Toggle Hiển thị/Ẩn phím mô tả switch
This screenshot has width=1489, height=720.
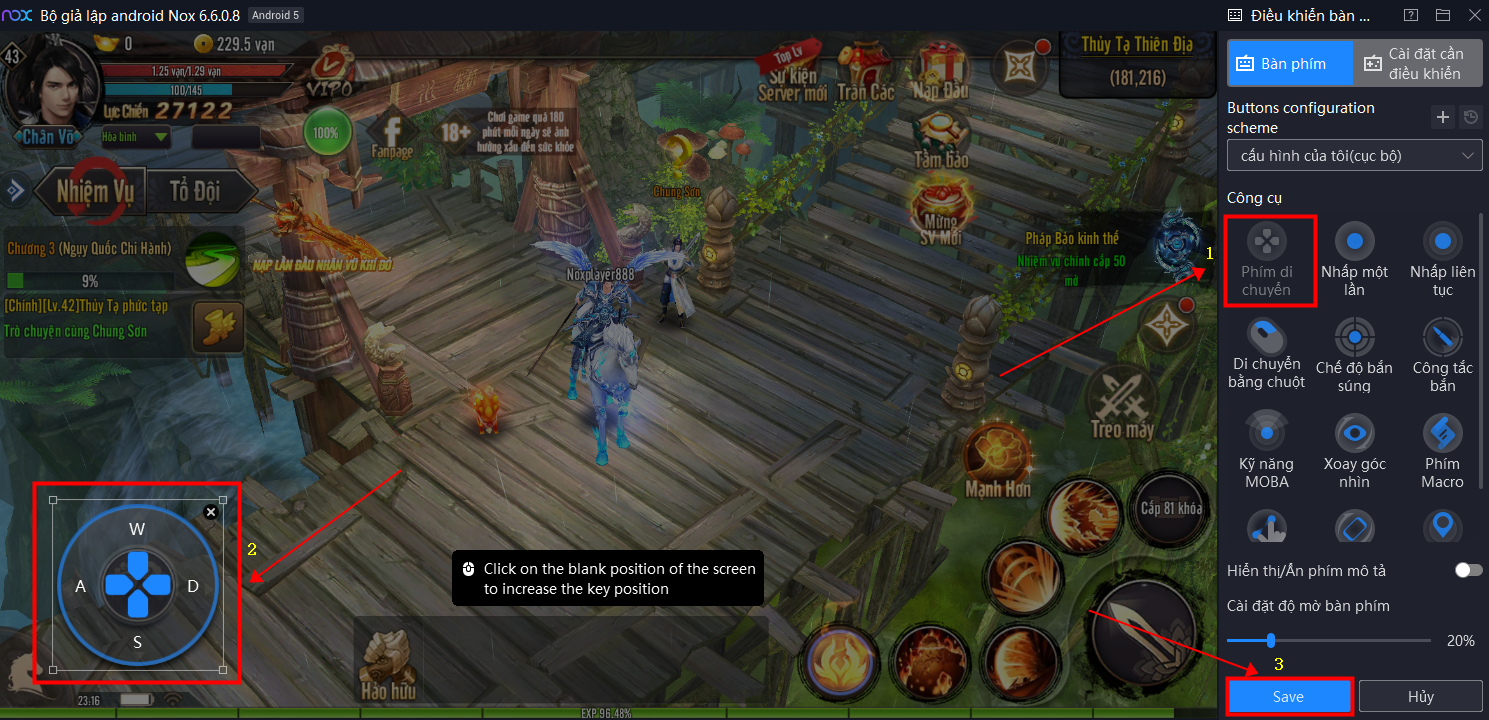[x=1468, y=570]
